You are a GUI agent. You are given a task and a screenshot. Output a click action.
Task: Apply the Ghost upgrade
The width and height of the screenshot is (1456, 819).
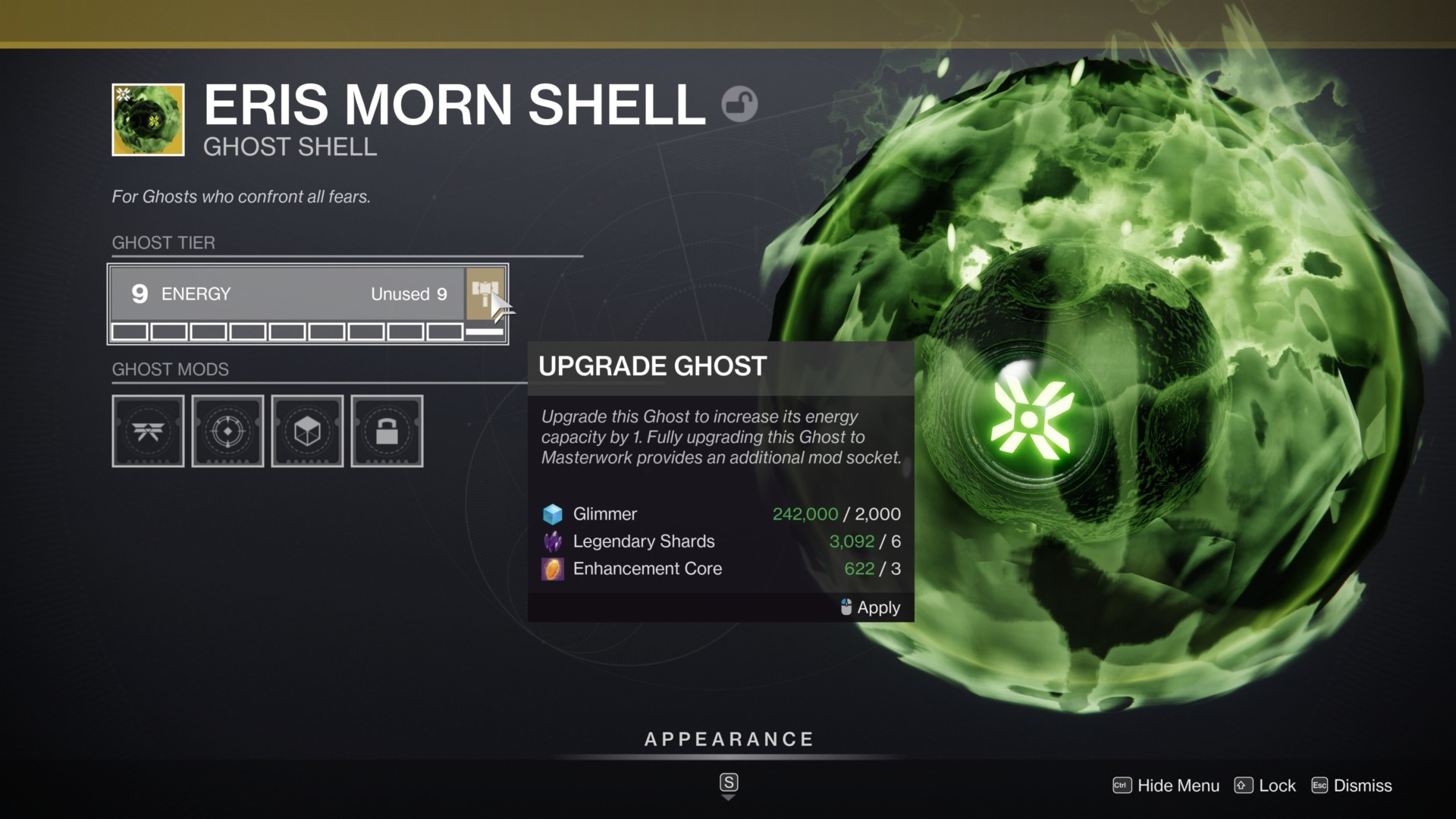click(871, 607)
